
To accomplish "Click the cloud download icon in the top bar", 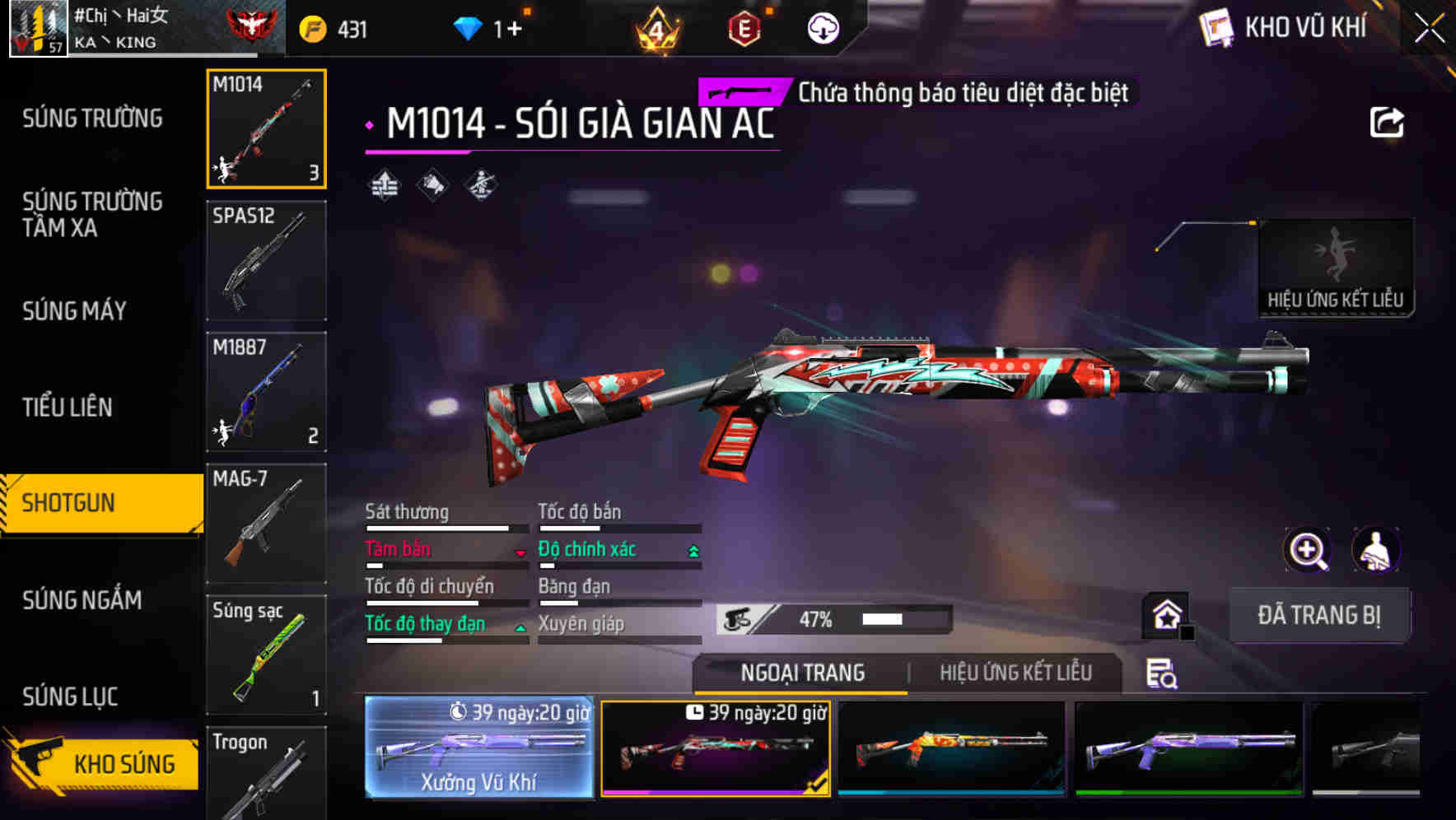I will (x=823, y=27).
